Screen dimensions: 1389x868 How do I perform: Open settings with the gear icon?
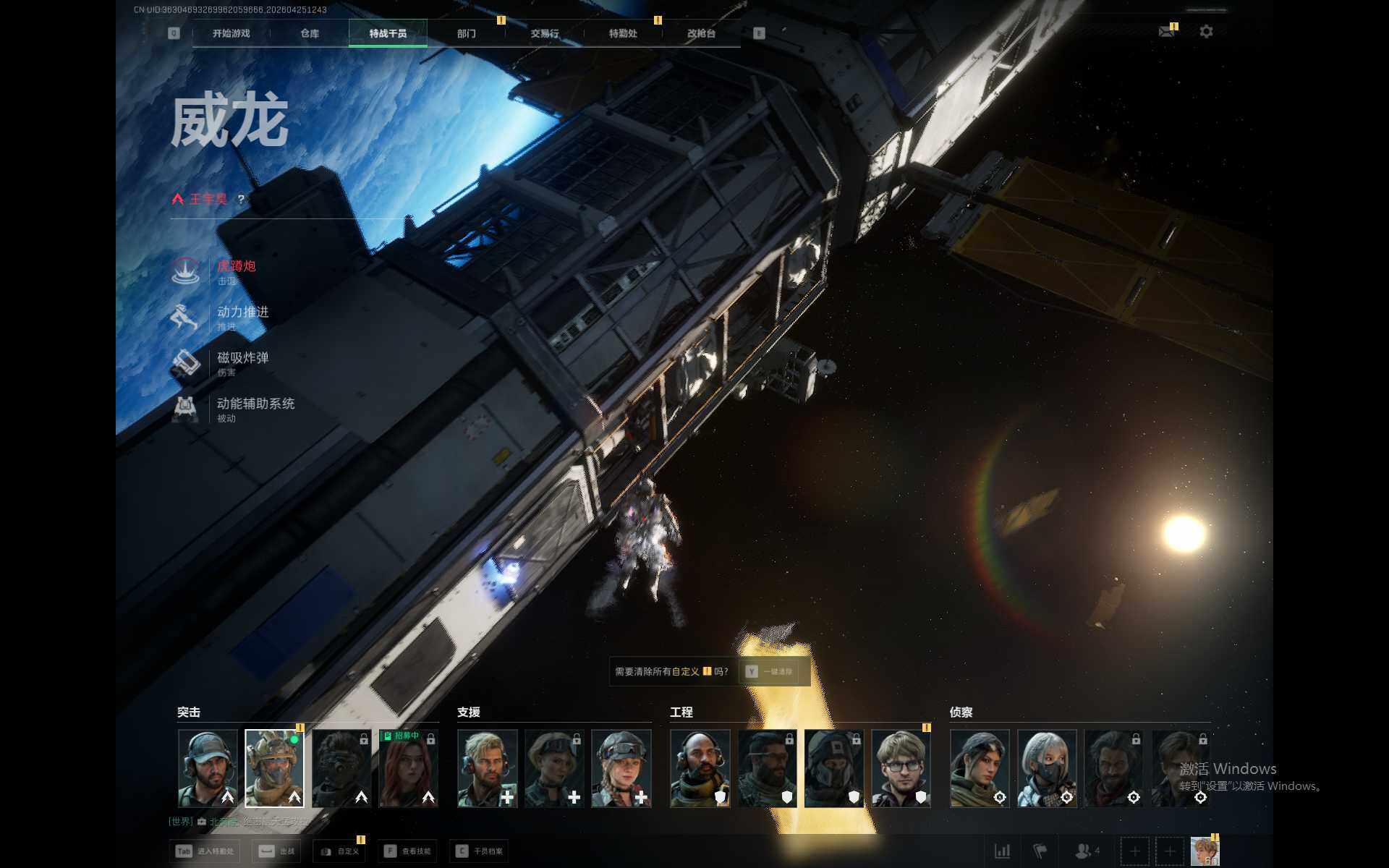1206,32
